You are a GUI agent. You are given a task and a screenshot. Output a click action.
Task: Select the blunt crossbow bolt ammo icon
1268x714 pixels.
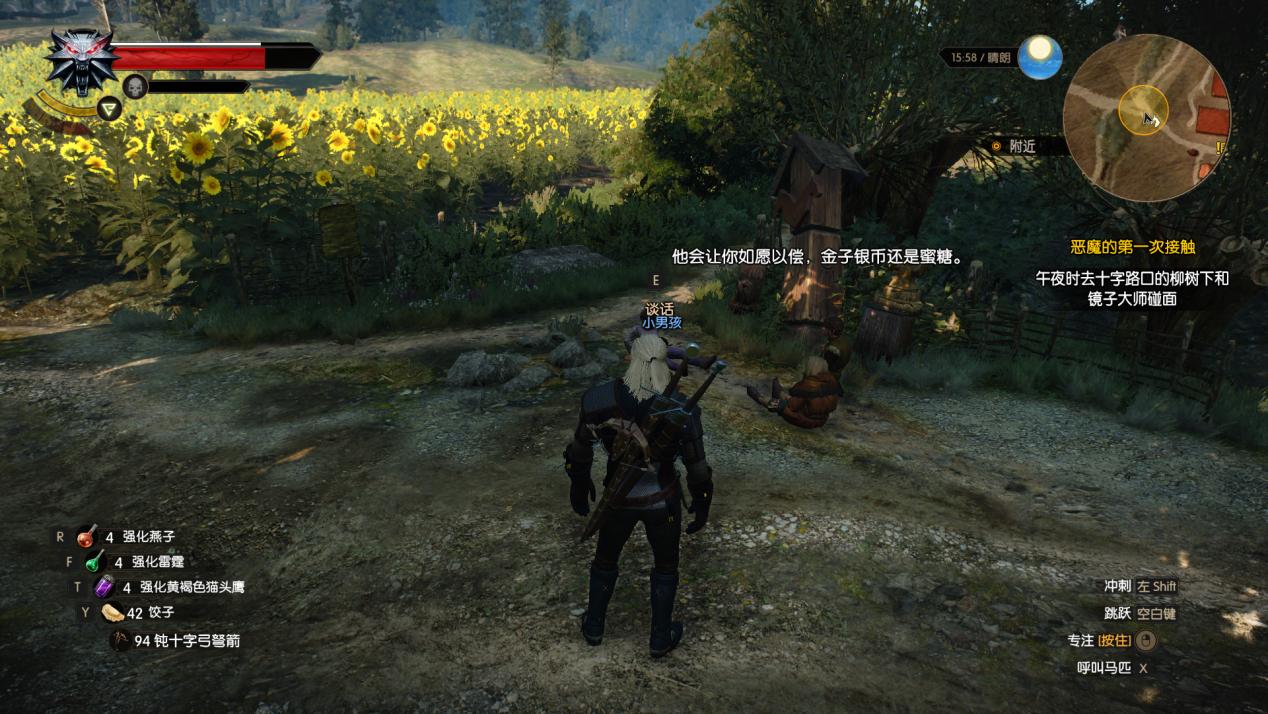point(120,640)
